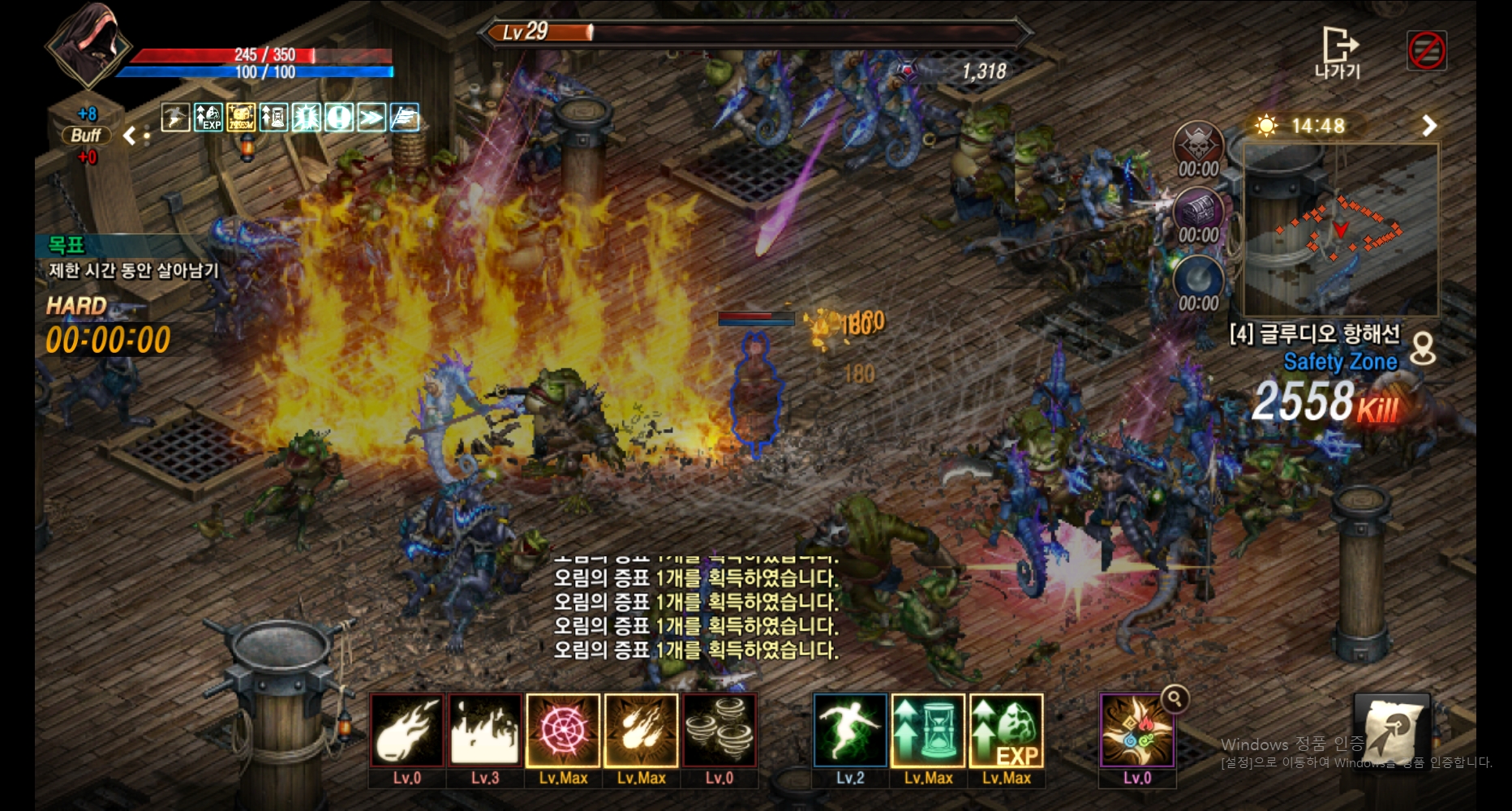Open the hooded character portrait
1512x811 pixels.
88,45
